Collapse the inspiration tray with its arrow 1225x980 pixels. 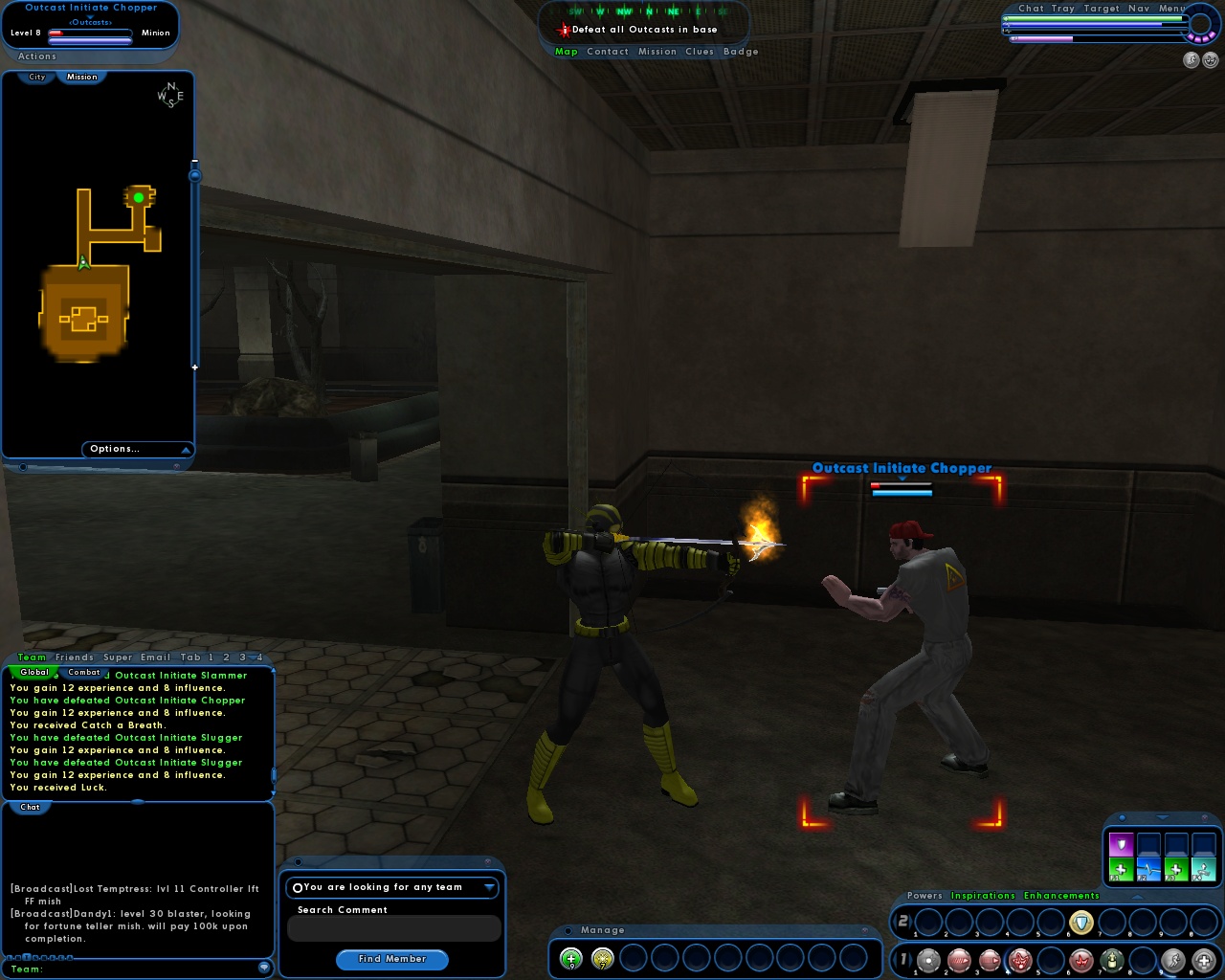coord(1163,817)
